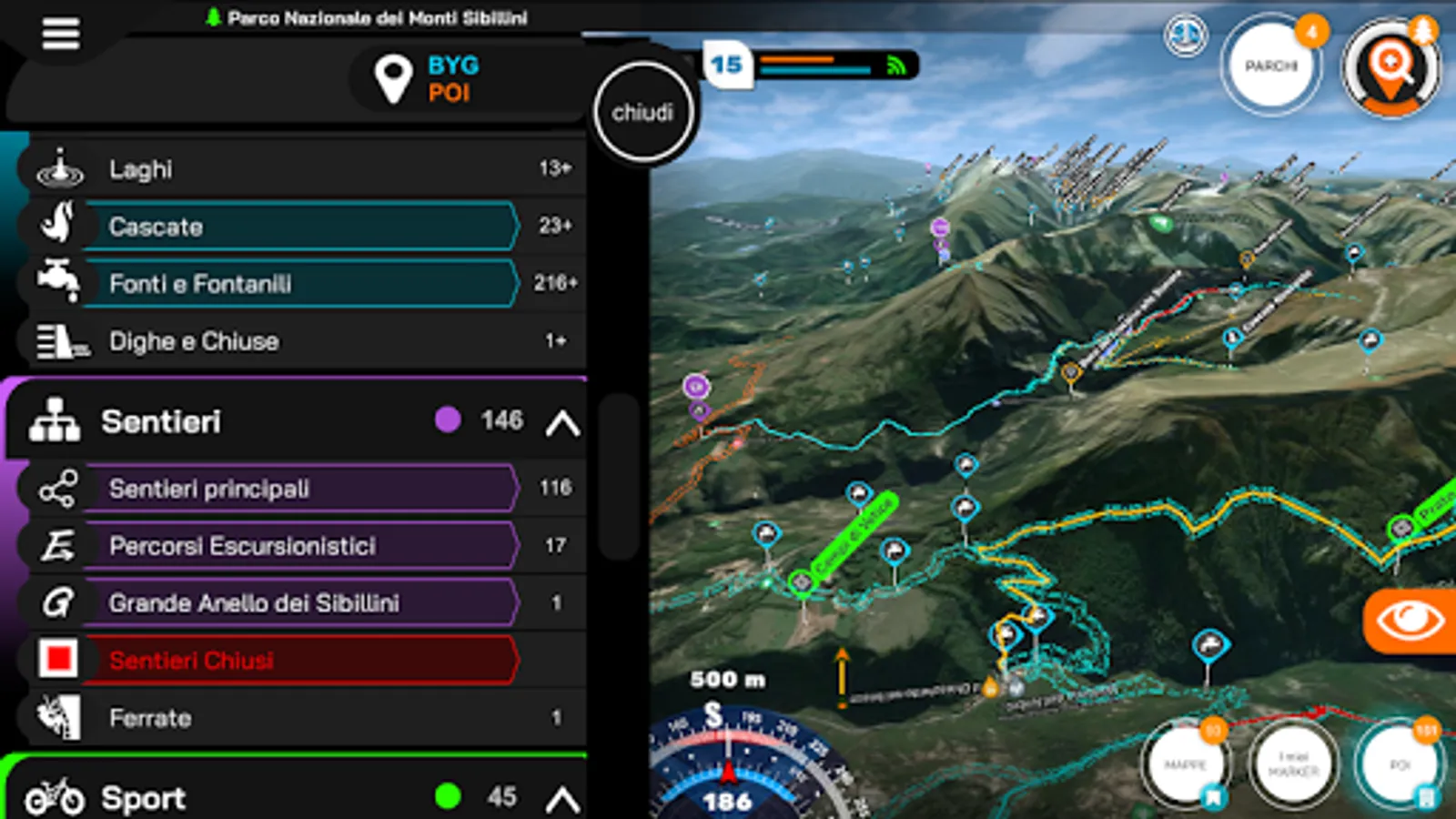The image size is (1456, 819).
Task: Collapse the Sport category
Action: (562, 799)
